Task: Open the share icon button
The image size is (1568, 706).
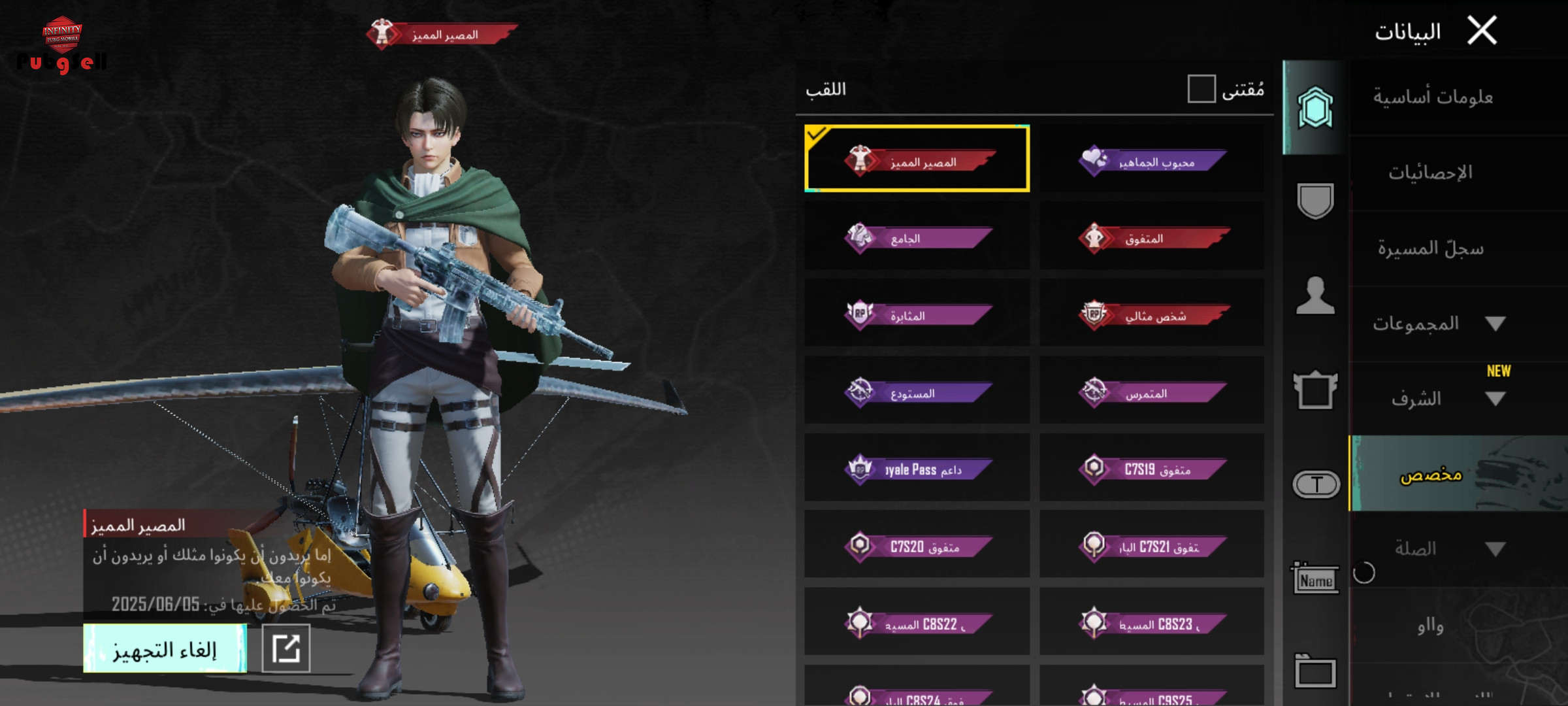Action: pyautogui.click(x=286, y=649)
